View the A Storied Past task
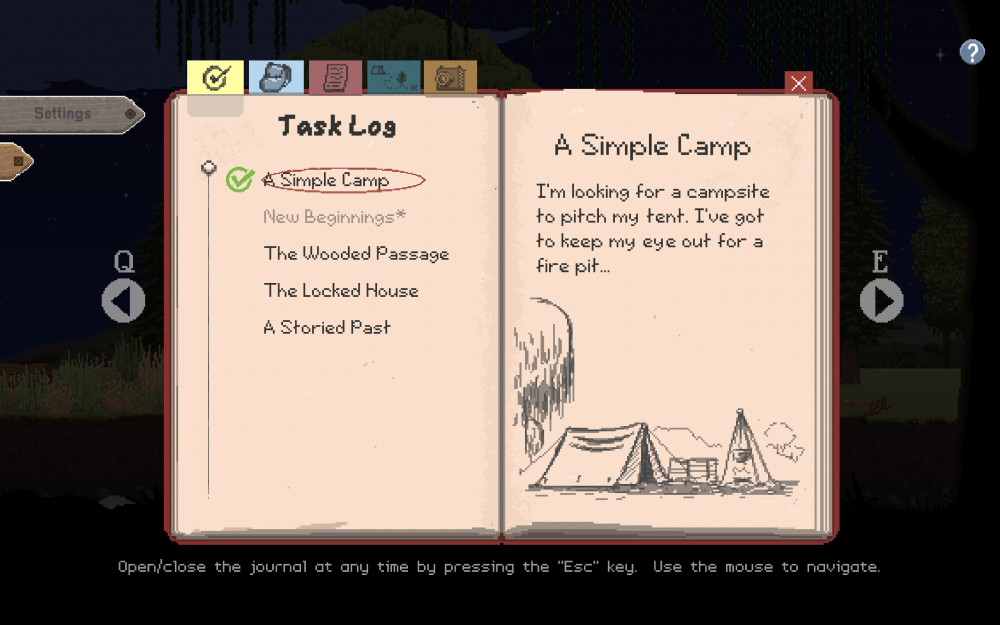The width and height of the screenshot is (1000, 625). (x=327, y=328)
